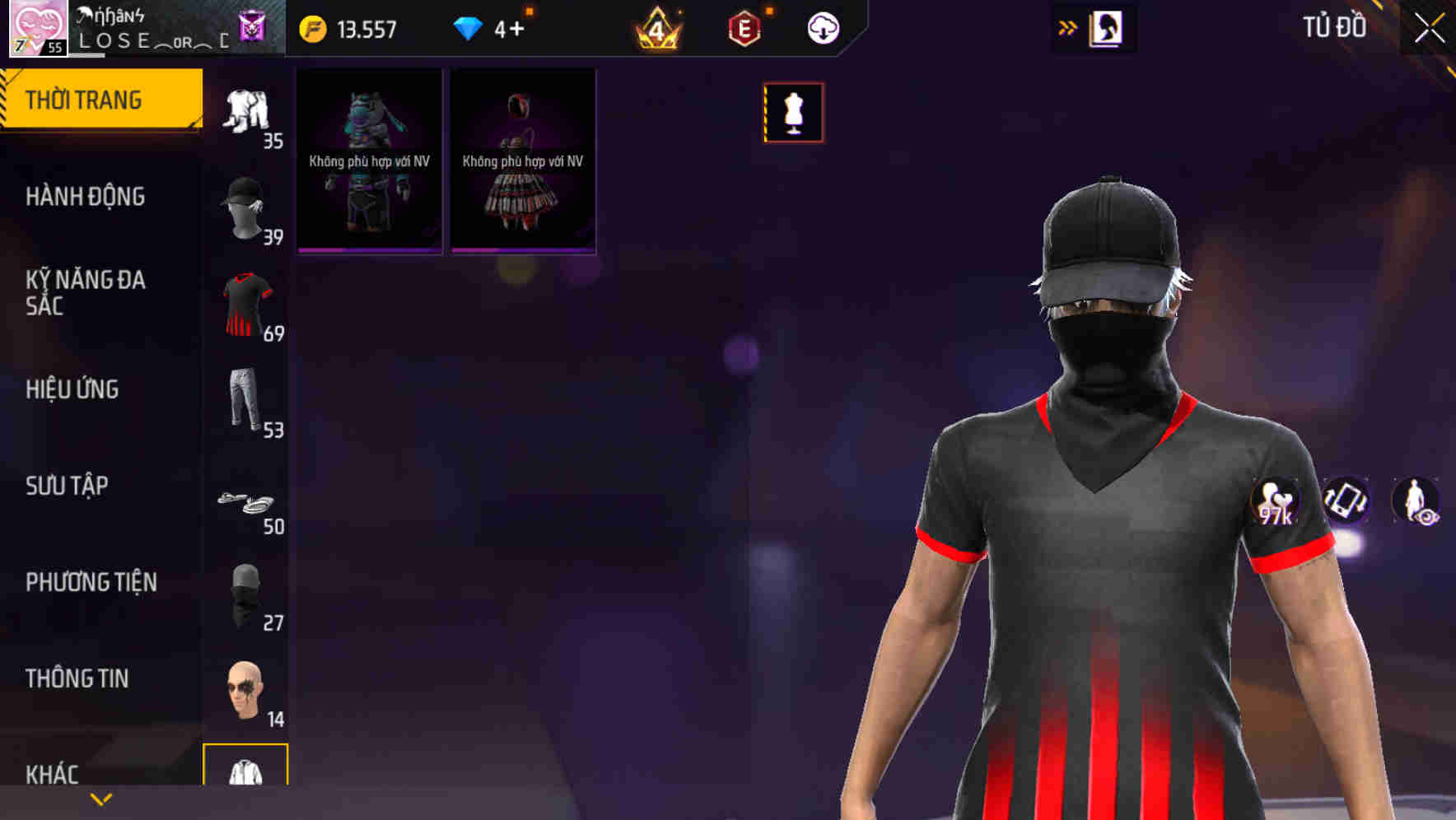The height and width of the screenshot is (820, 1456).
Task: Expand the sidebar with the bottom down arrow
Action: pyautogui.click(x=100, y=799)
